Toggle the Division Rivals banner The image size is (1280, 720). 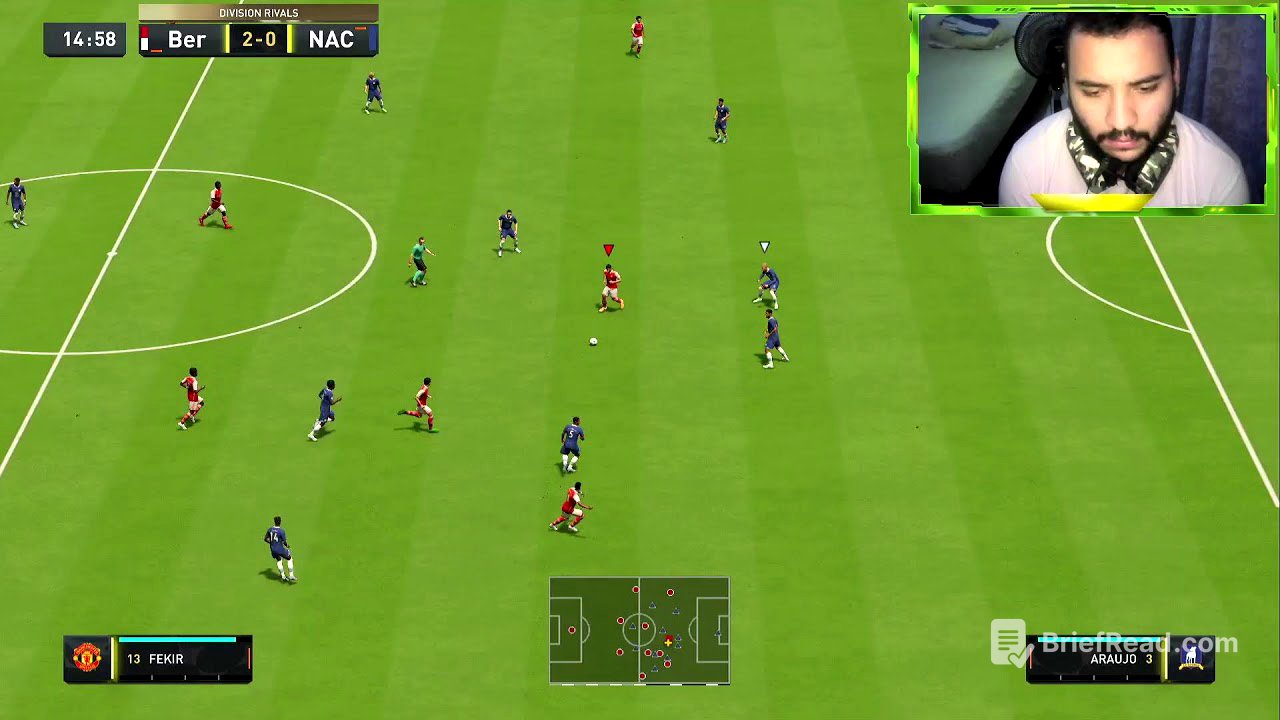[x=258, y=13]
